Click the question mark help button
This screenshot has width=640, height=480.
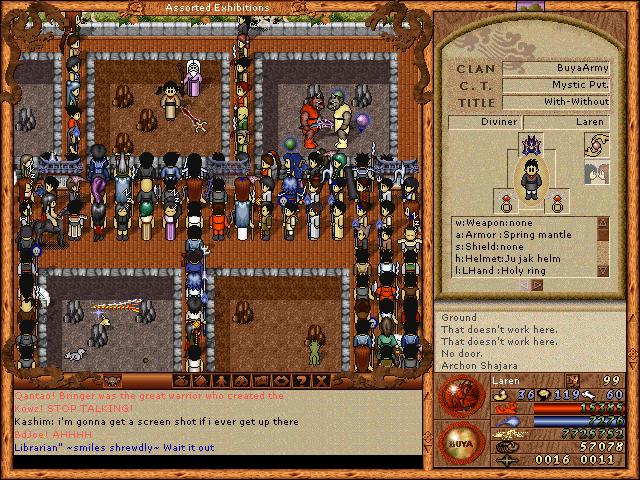point(303,381)
